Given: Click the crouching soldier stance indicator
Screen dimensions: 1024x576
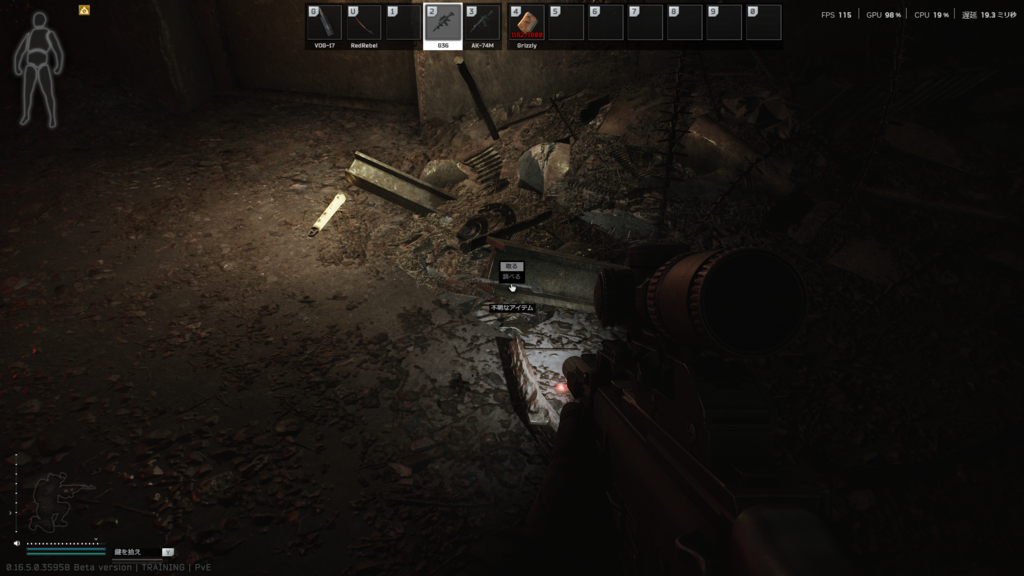Looking at the screenshot, I should (x=50, y=502).
